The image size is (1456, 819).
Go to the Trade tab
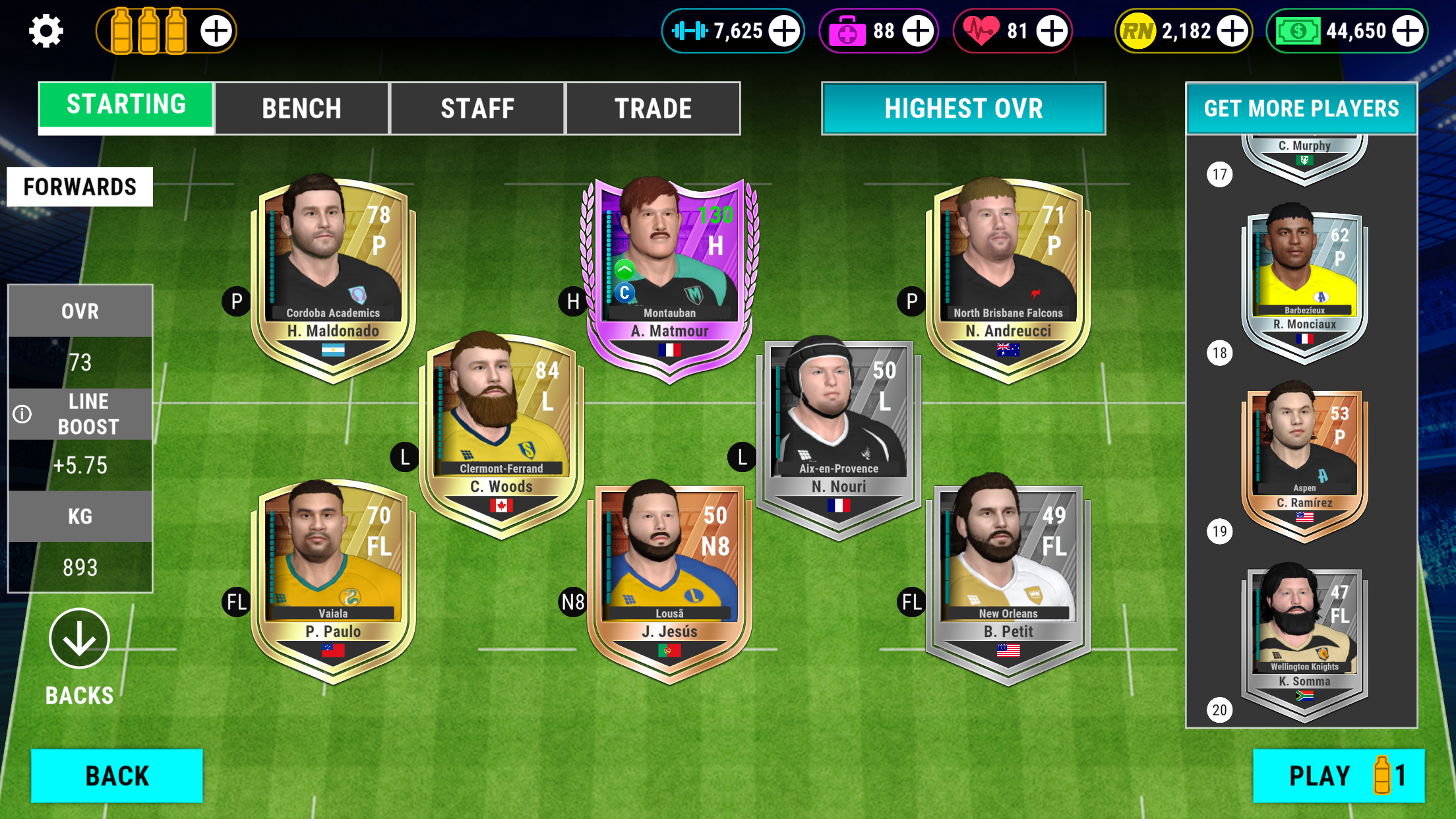tap(653, 109)
